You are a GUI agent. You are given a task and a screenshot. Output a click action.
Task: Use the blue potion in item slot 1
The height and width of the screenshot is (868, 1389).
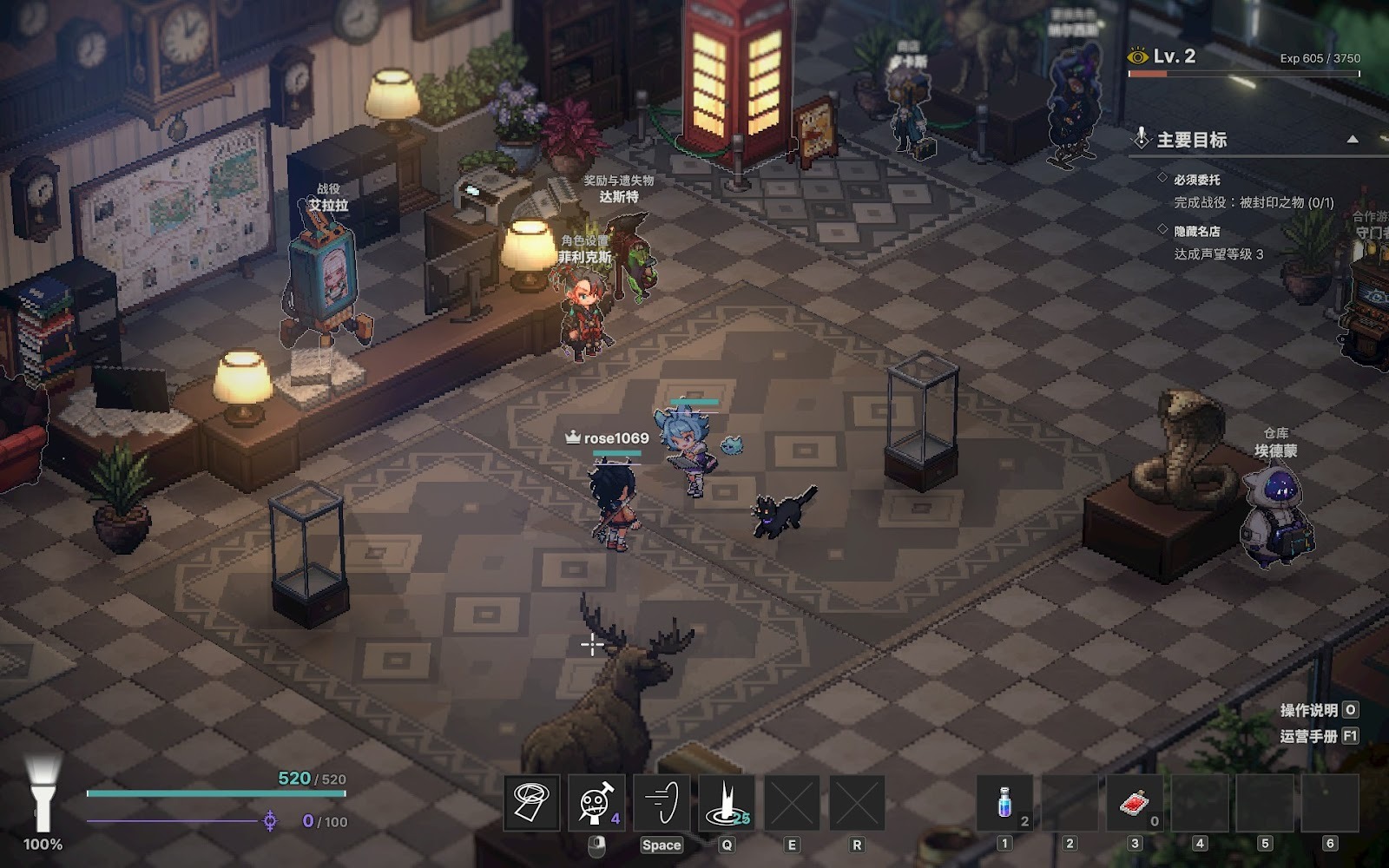tap(1005, 804)
